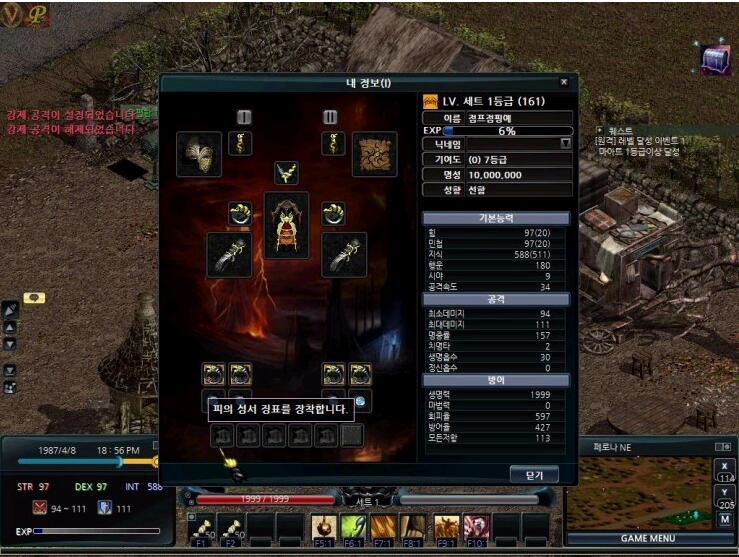The height and width of the screenshot is (557, 739).
Task: Select the feathered helmet equipment slot
Action: pos(199,154)
